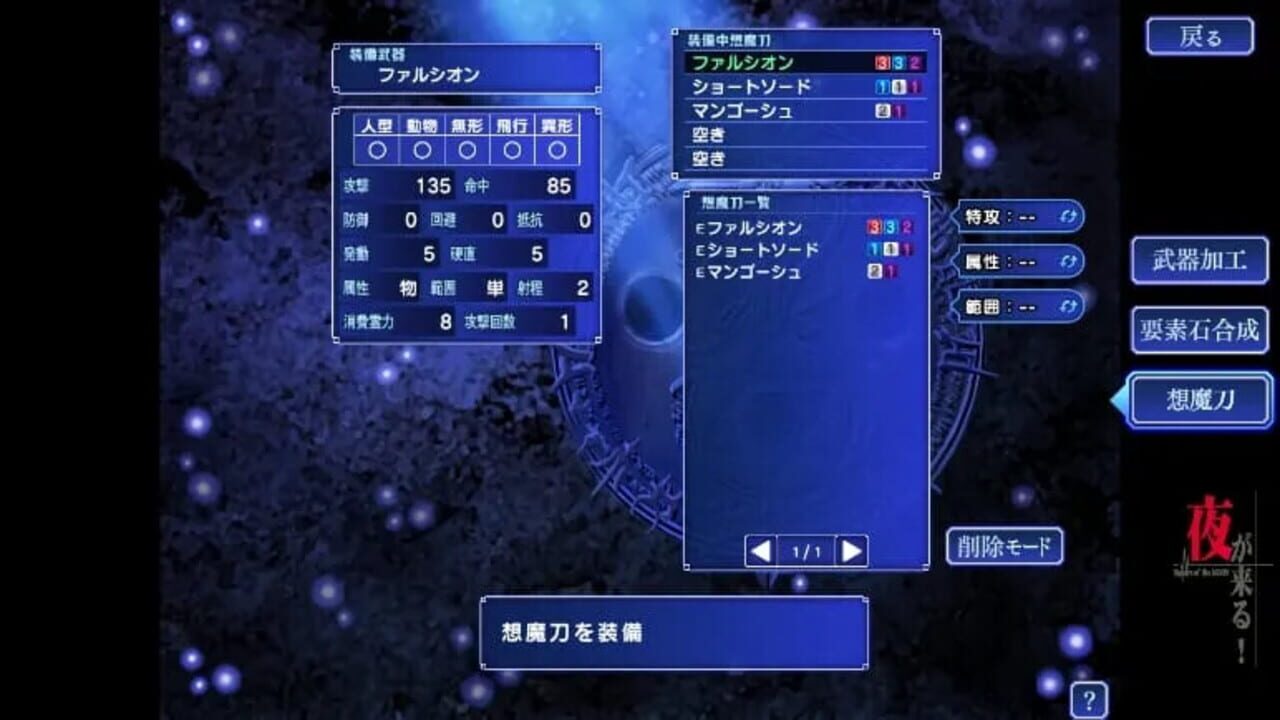Viewport: 1280px width, 720px height.
Task: Cycle the 特攻 (special attack) selector icon
Action: [1070, 218]
